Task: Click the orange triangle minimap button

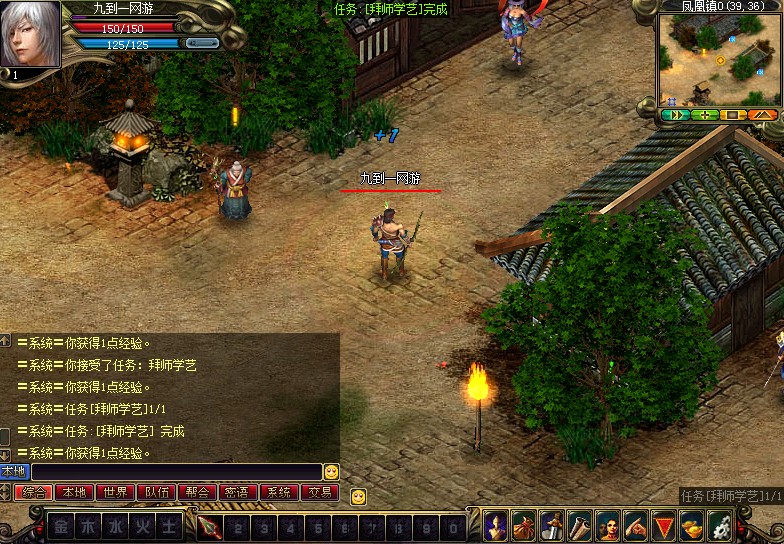Action: coord(762,115)
